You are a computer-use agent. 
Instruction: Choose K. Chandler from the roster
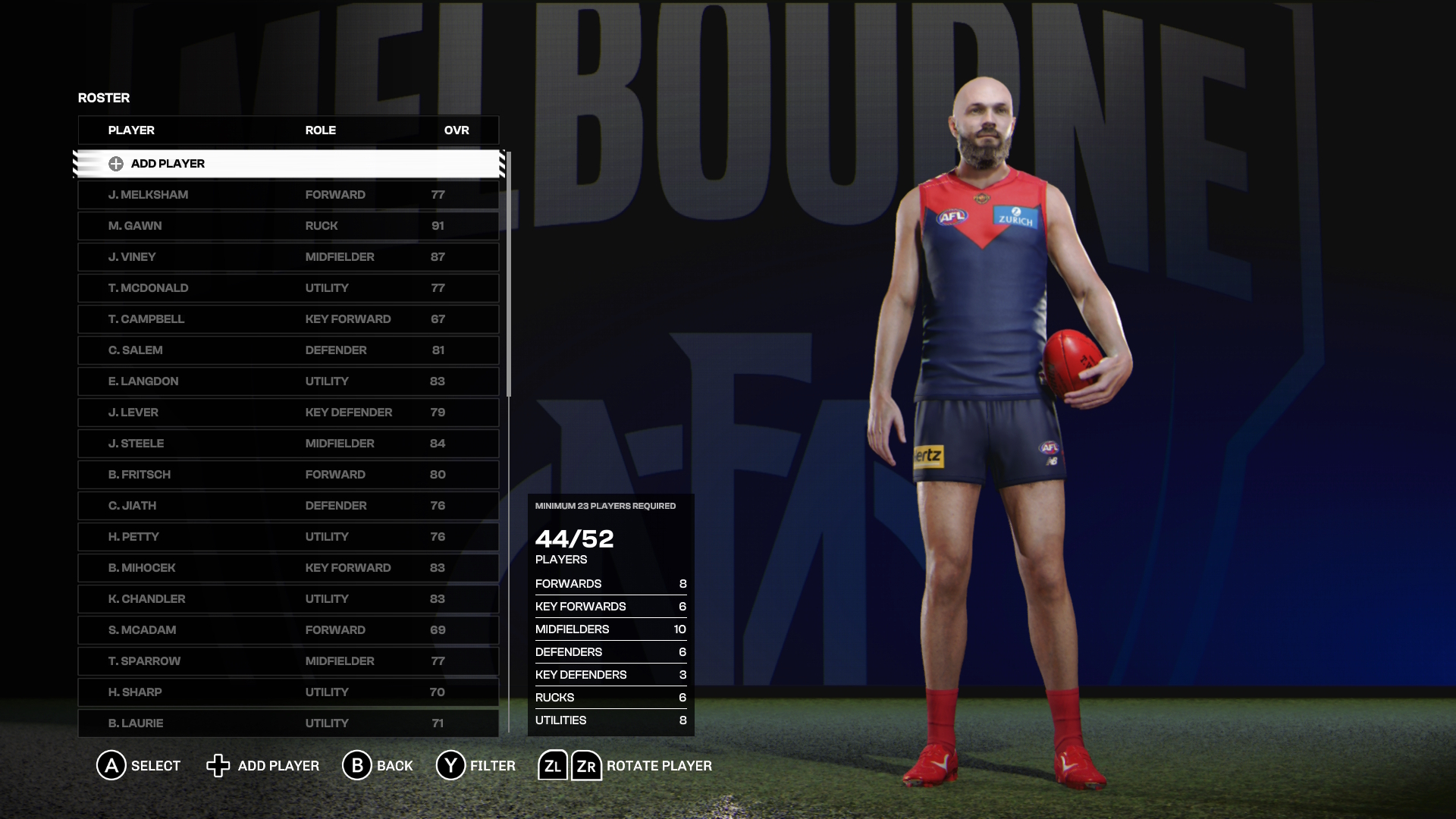coord(288,599)
